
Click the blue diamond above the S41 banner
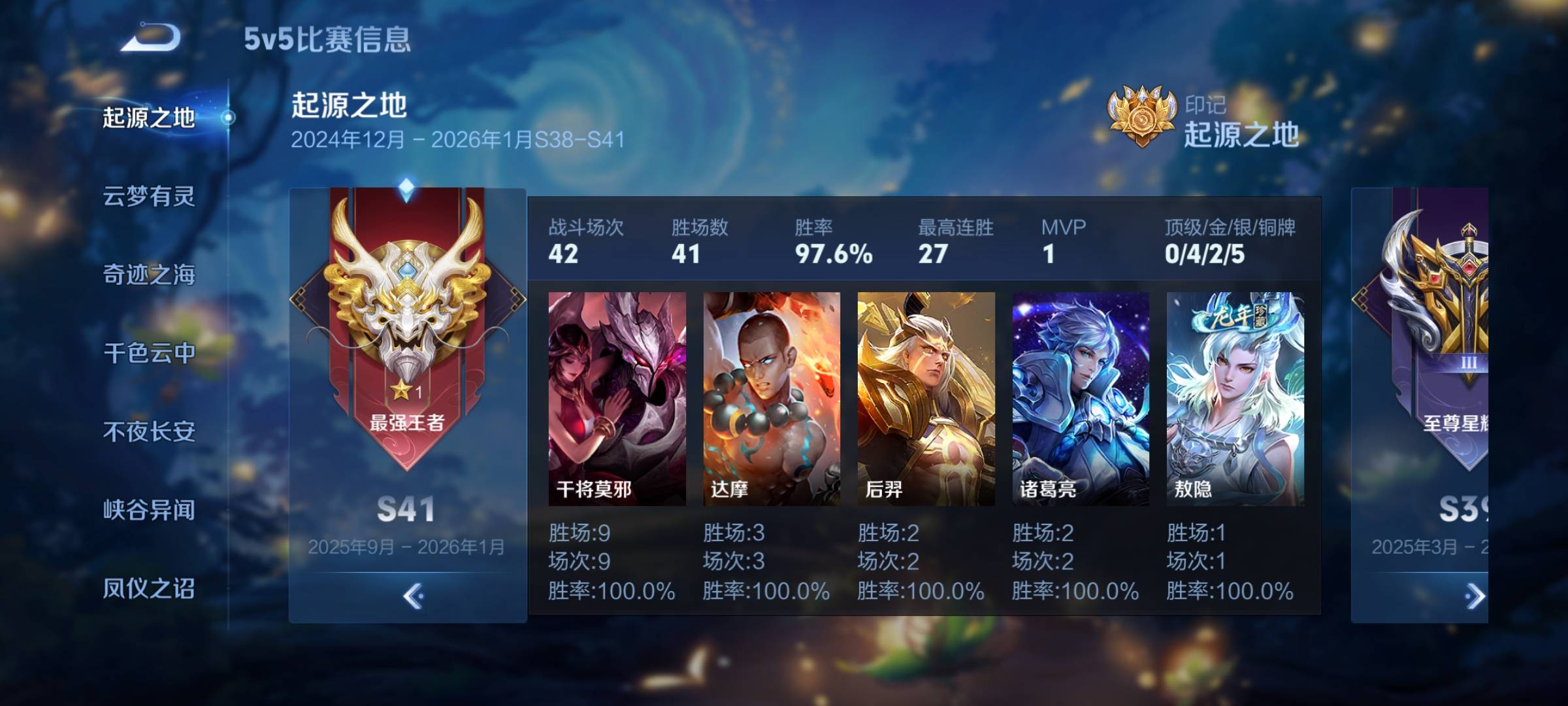pyautogui.click(x=406, y=186)
